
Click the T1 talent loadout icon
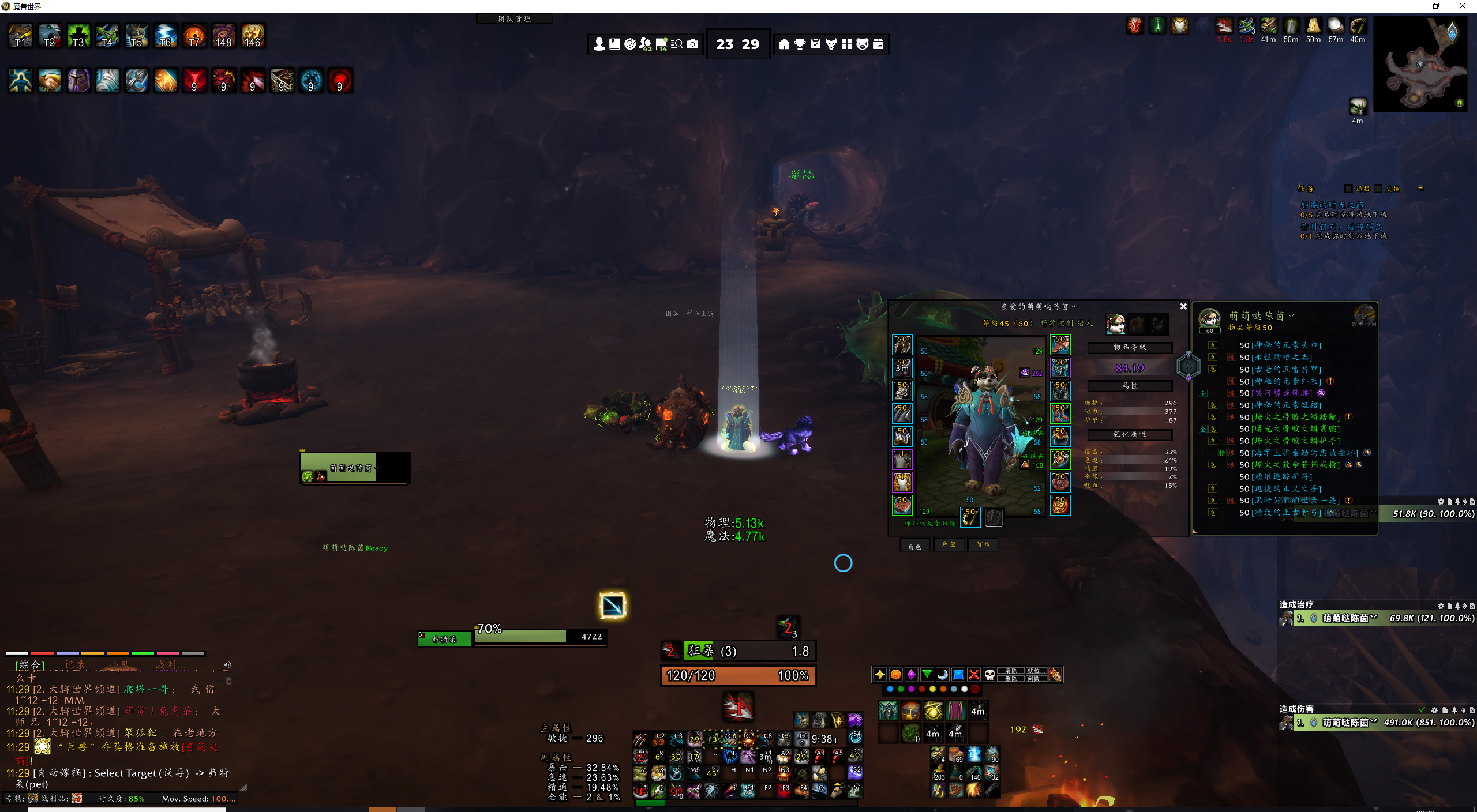pos(20,36)
